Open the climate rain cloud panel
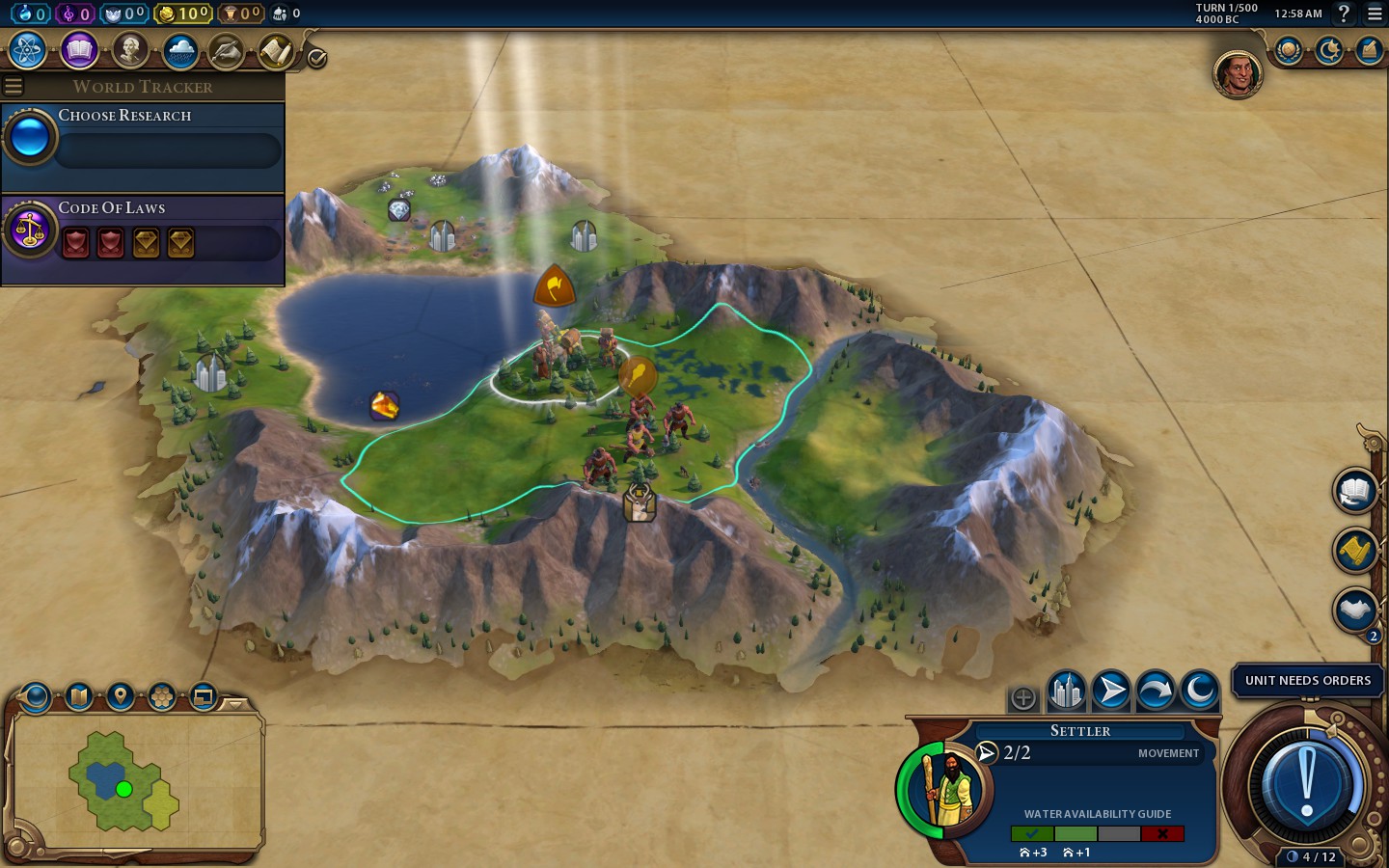The image size is (1389, 868). coord(180,50)
